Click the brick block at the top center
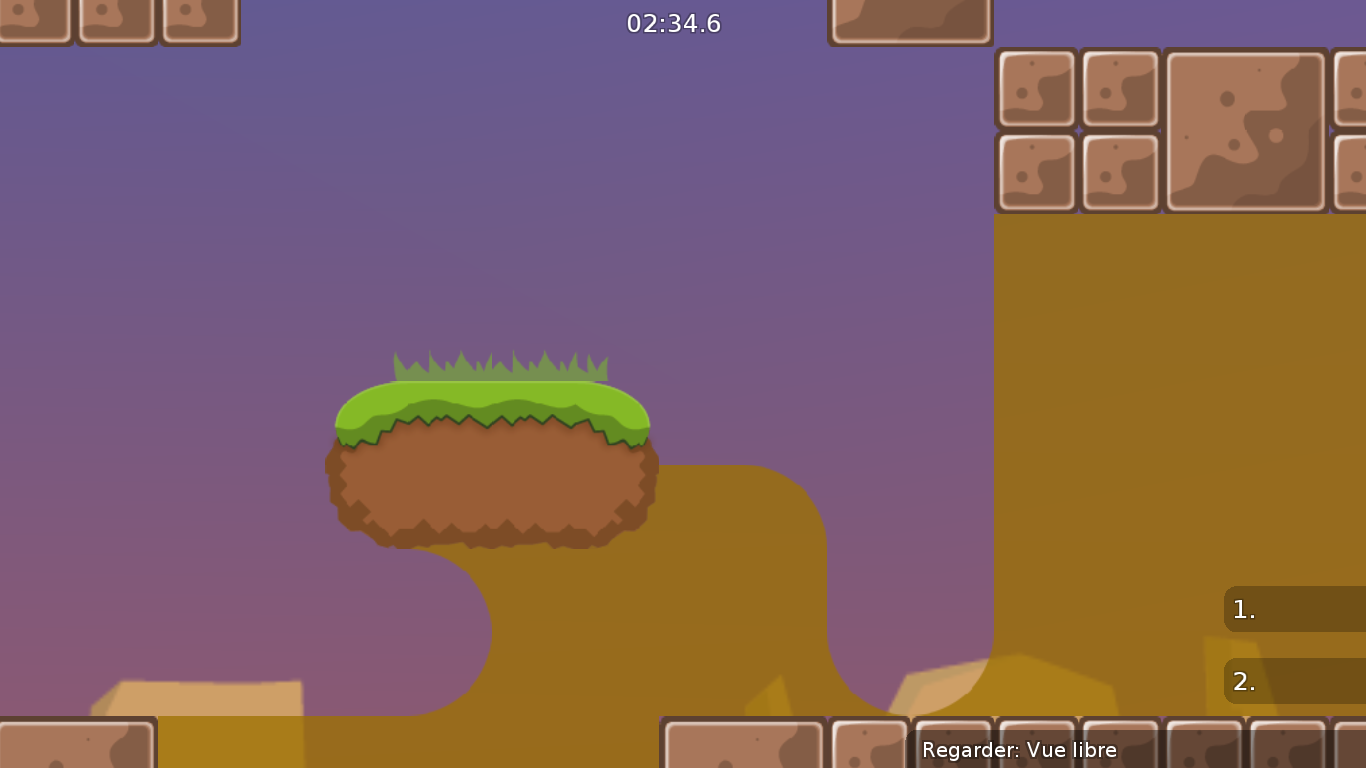The image size is (1366, 768). (910, 18)
